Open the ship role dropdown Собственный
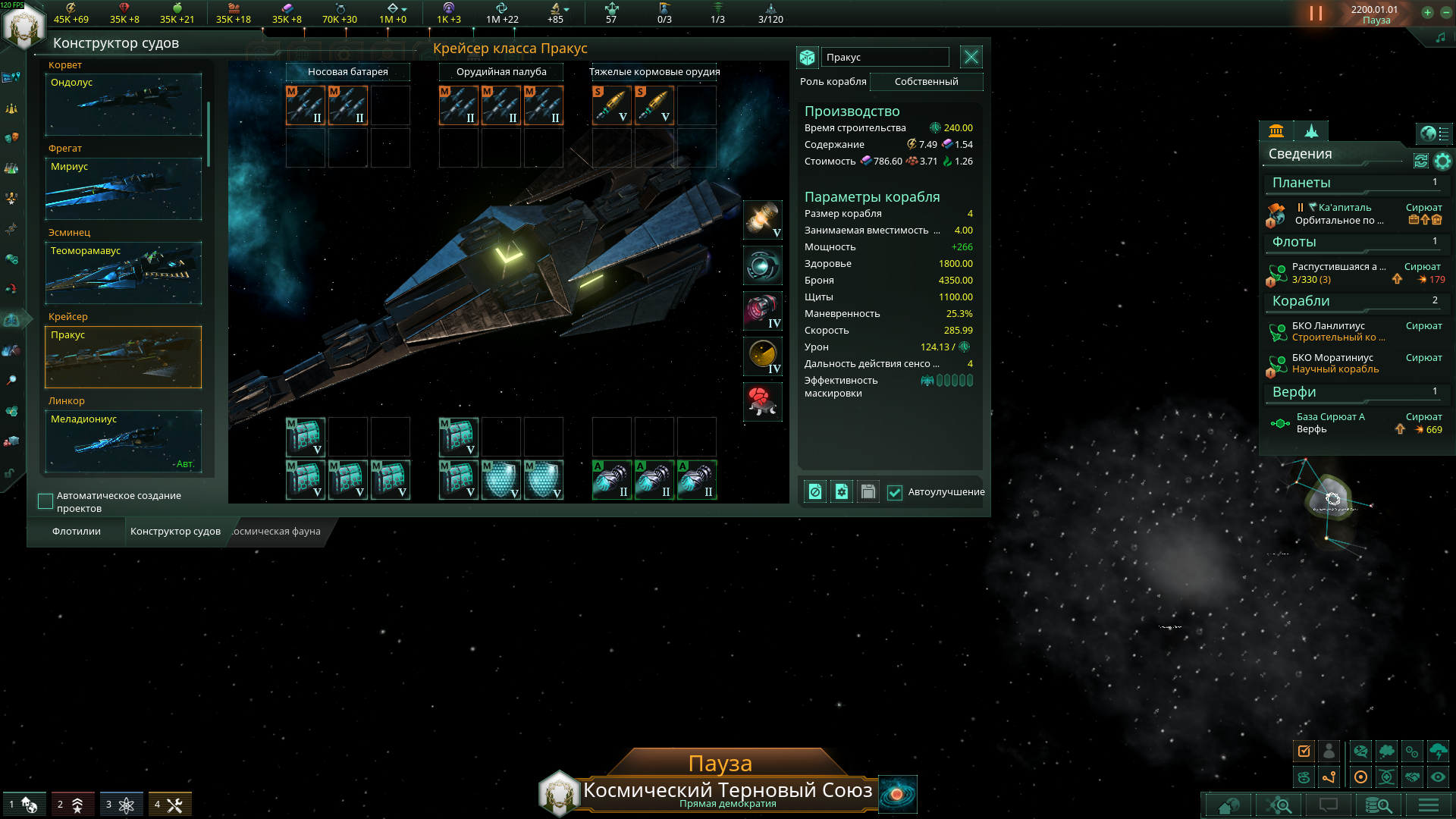 click(926, 82)
